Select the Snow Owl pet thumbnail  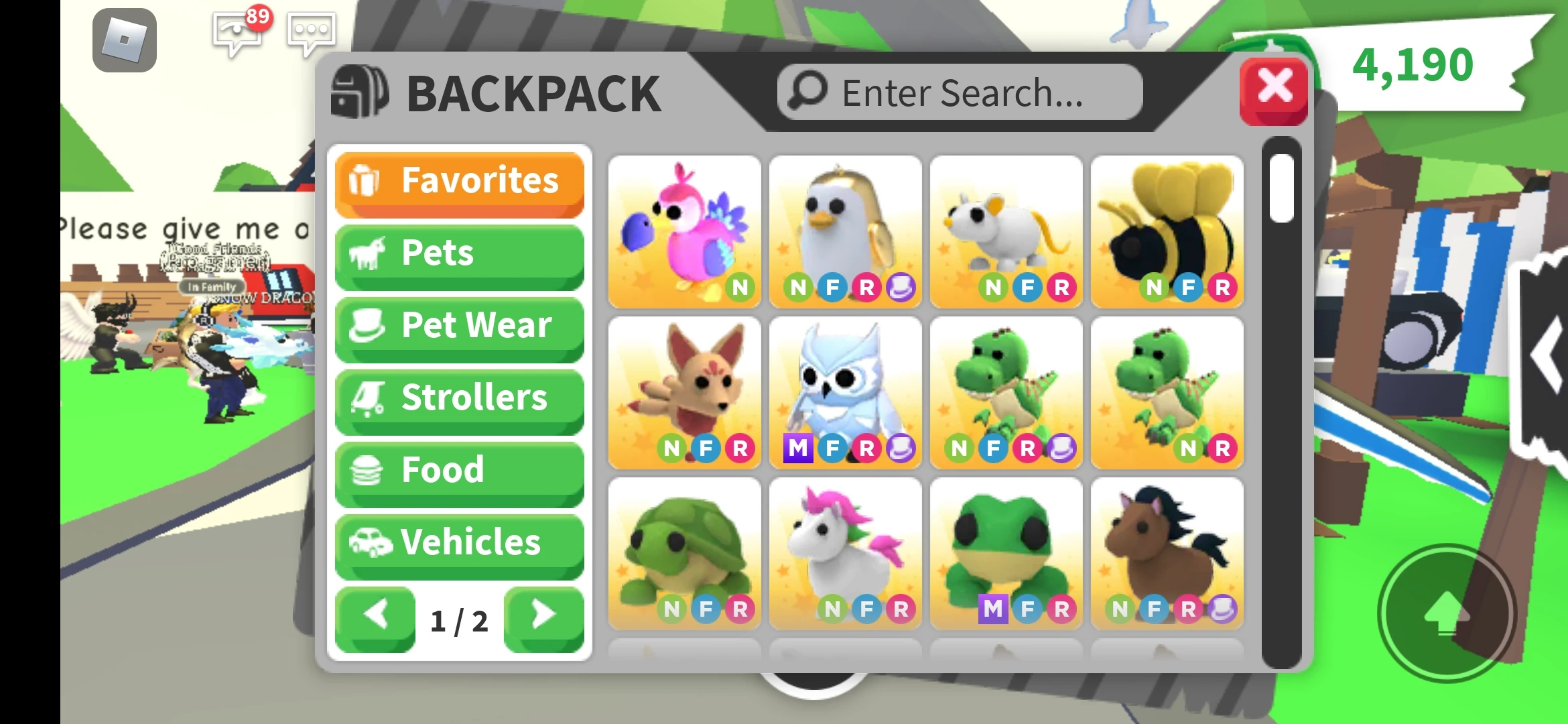click(x=846, y=389)
